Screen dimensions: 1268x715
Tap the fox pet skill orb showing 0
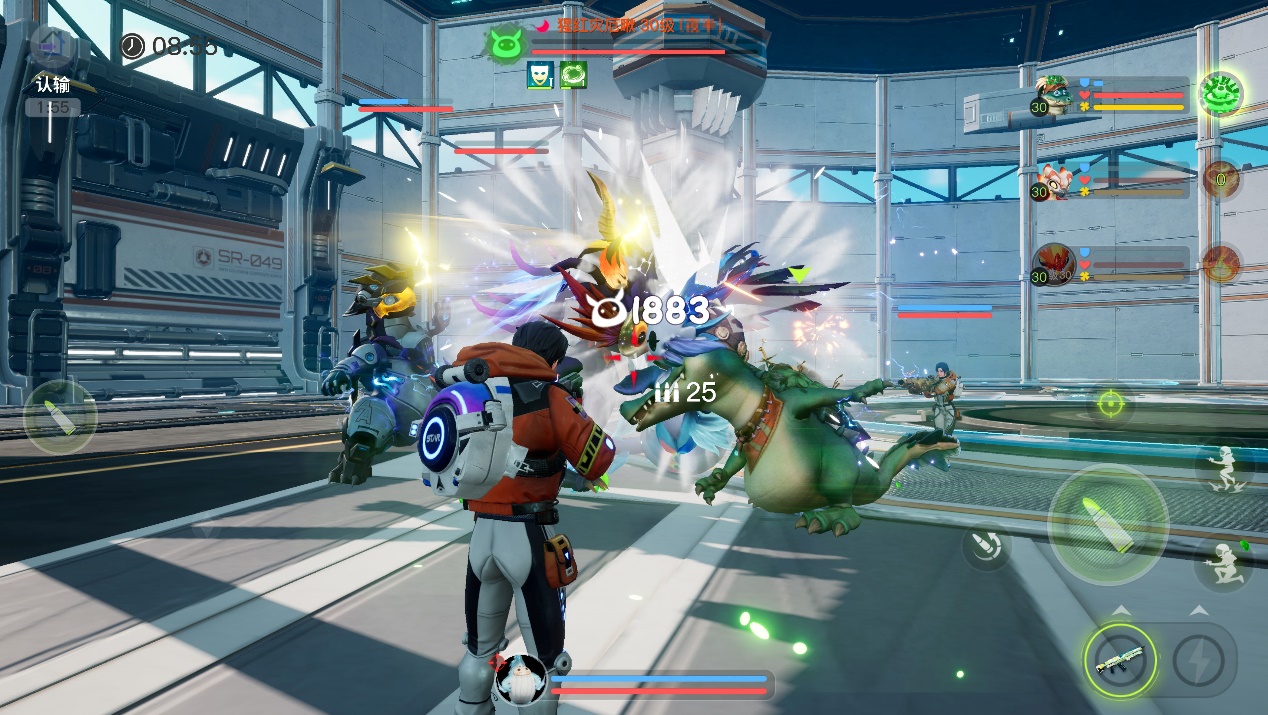pyautogui.click(x=1221, y=180)
